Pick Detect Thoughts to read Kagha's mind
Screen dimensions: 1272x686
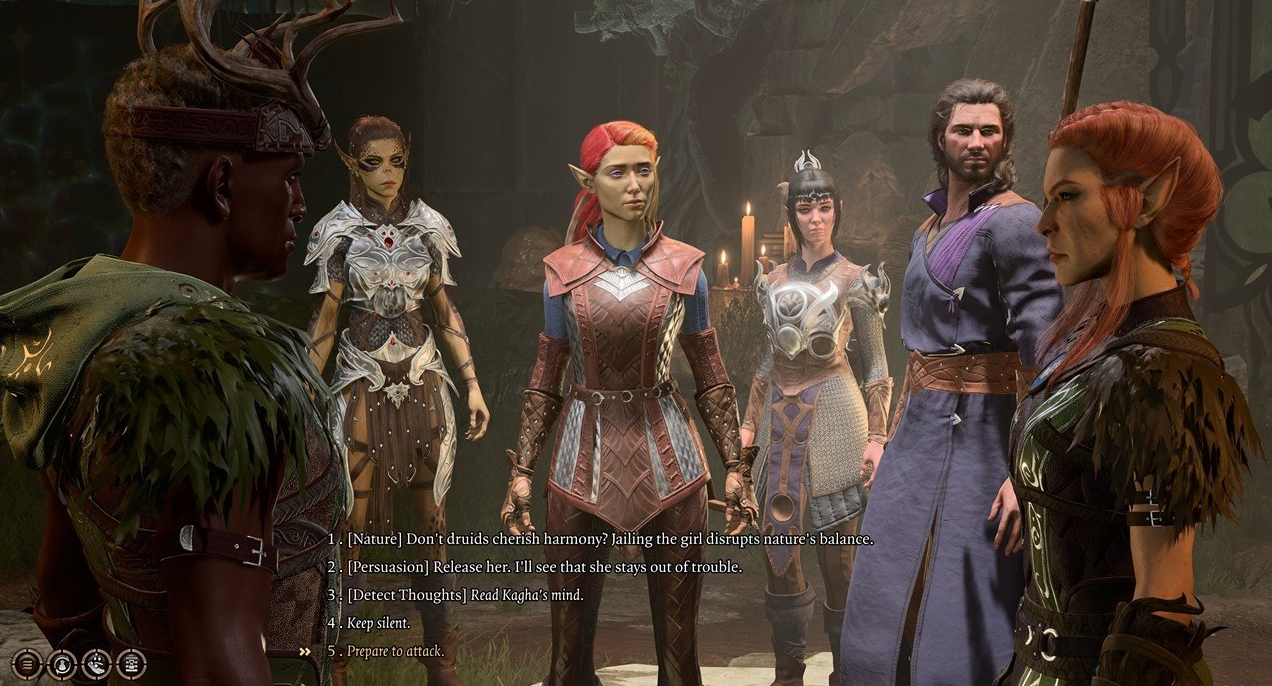point(464,595)
